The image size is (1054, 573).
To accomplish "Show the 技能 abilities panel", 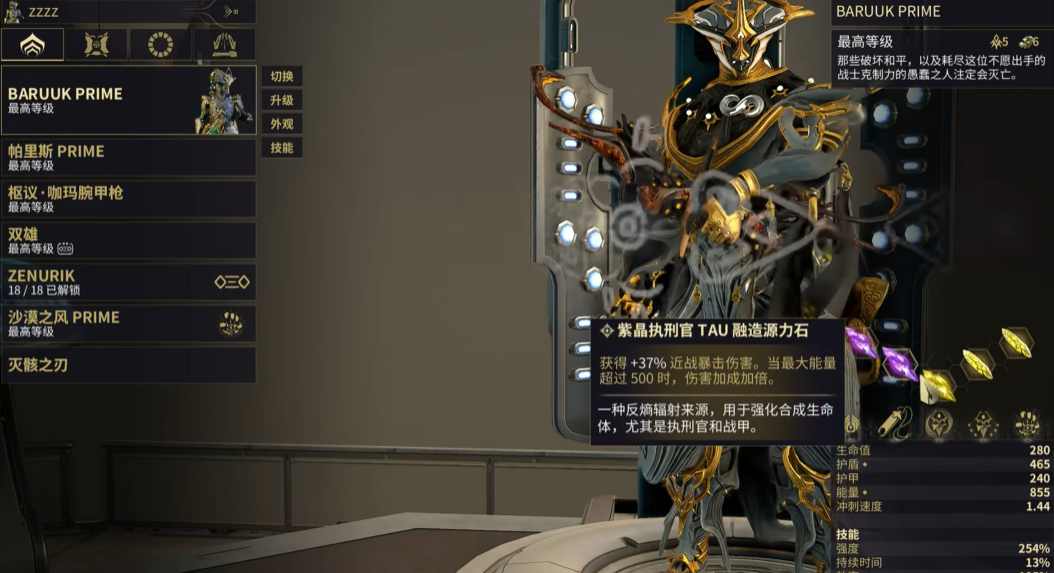I will (281, 148).
